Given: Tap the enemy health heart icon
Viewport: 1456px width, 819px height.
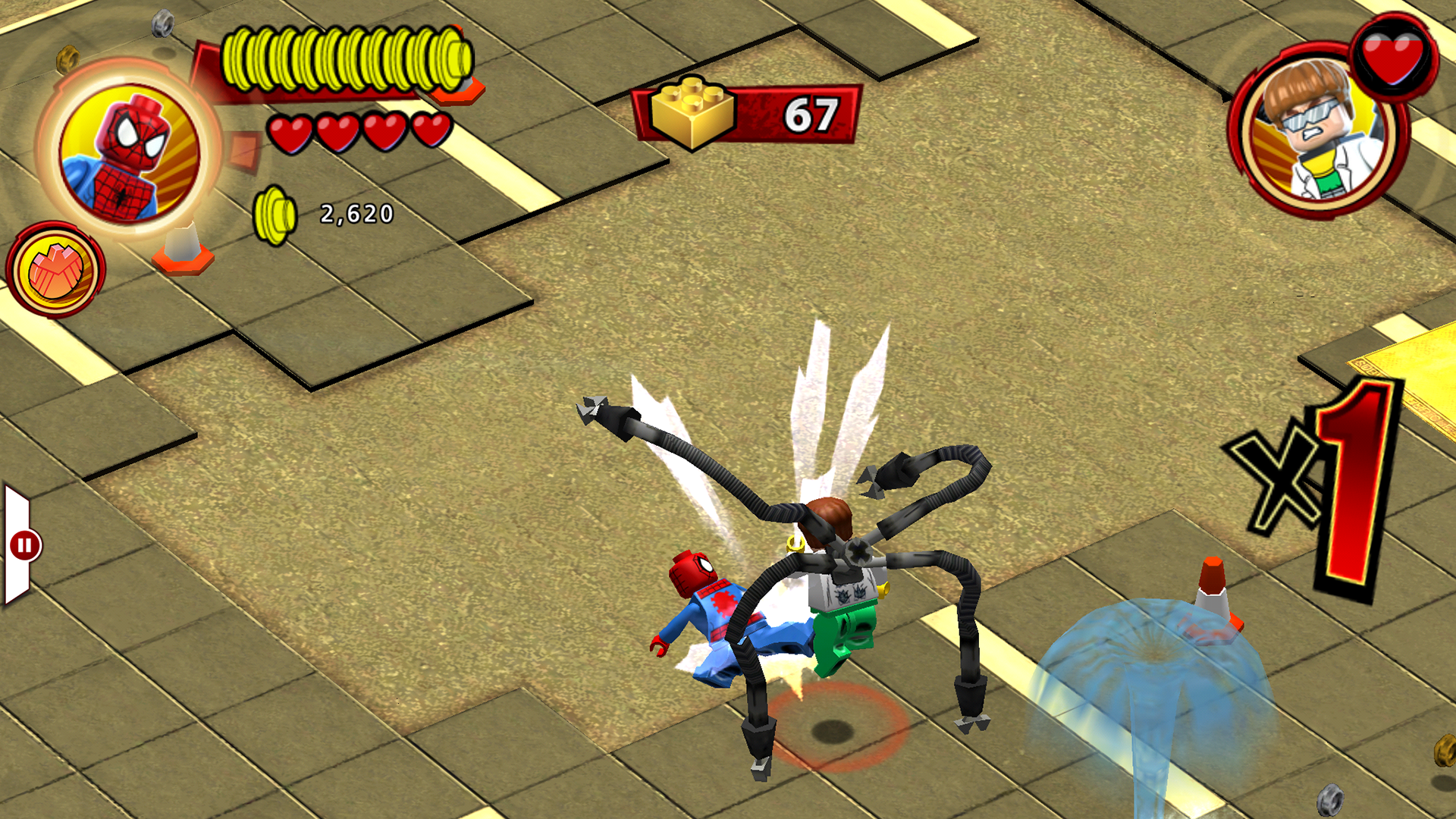Looking at the screenshot, I should (1392, 57).
